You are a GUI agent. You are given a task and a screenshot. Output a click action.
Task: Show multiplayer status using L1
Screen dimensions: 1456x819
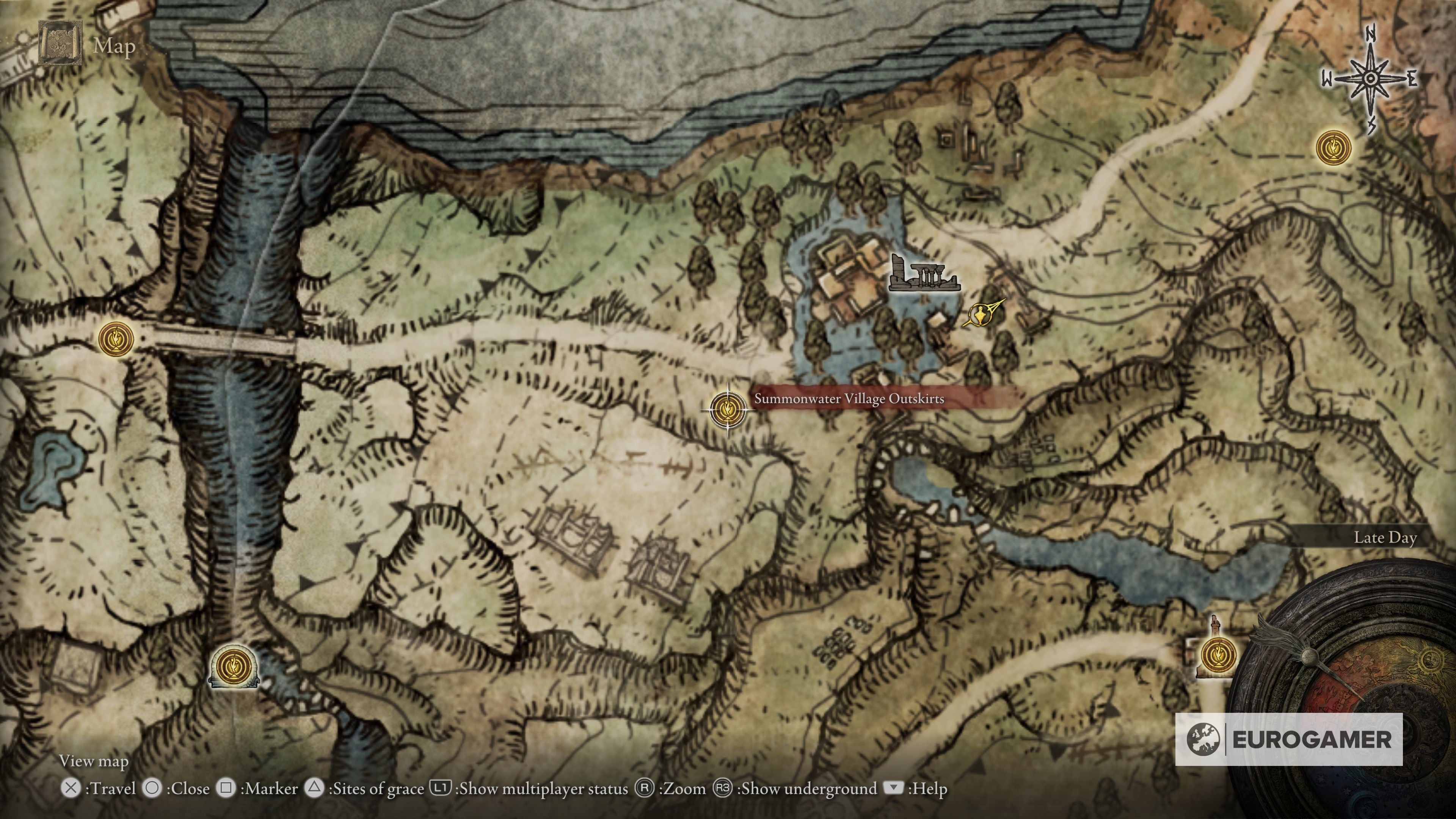(x=441, y=788)
